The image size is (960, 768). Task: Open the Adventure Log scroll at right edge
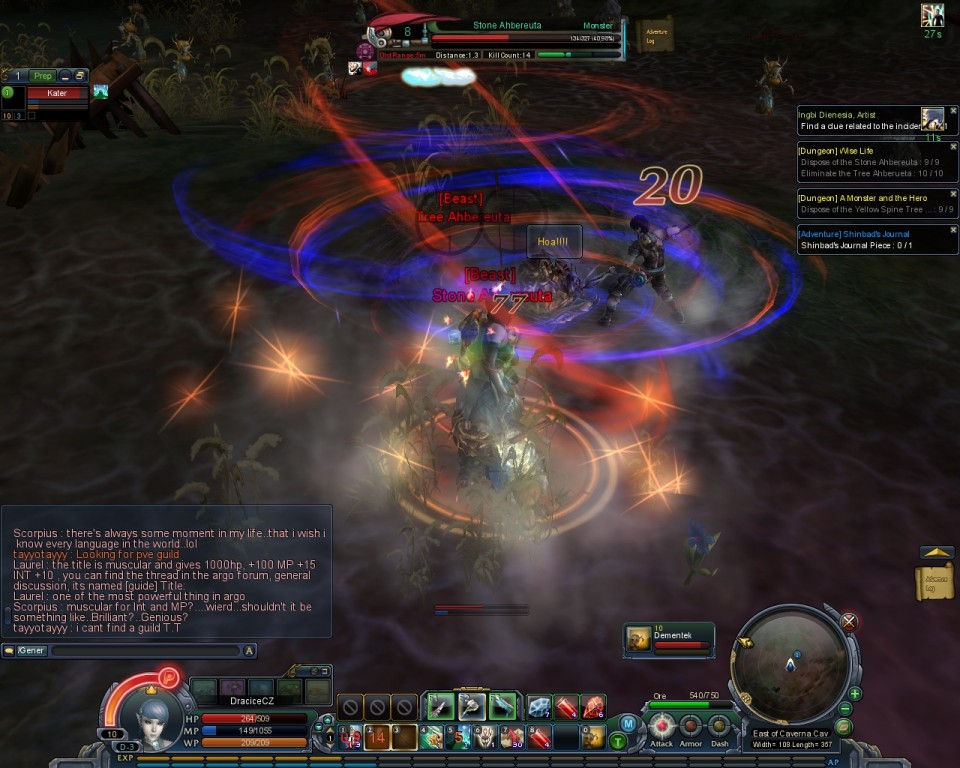[x=933, y=582]
